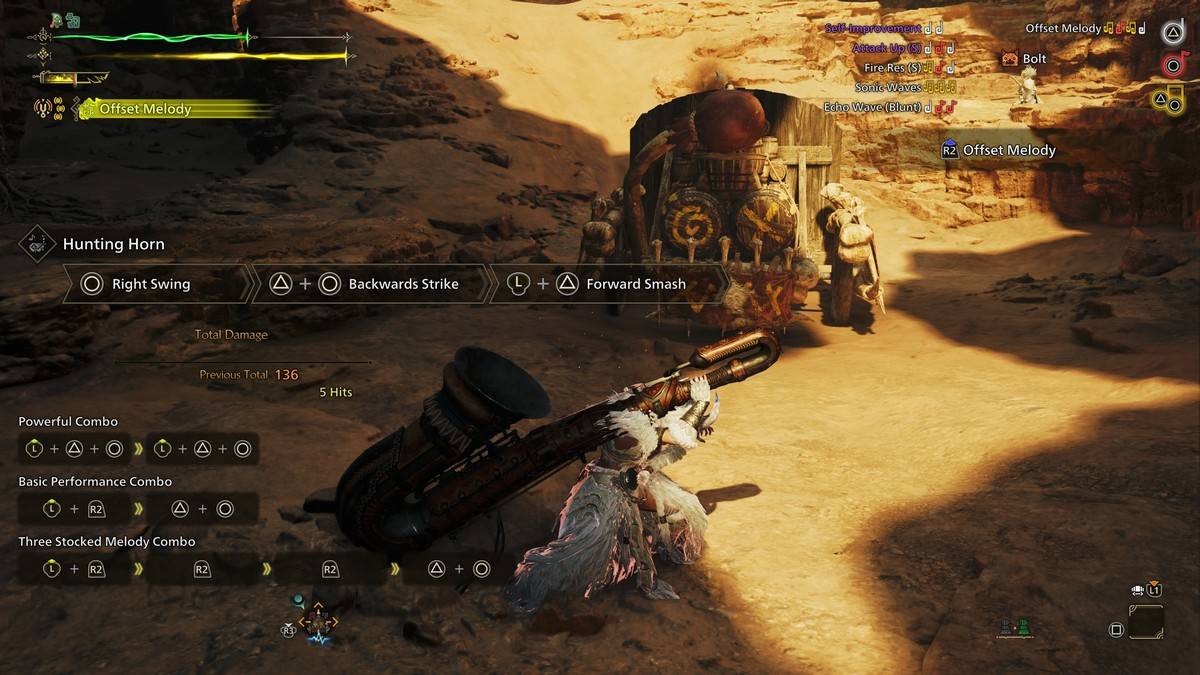
Task: Choose the Attack Up (S) melody row
Action: pyautogui.click(x=887, y=48)
